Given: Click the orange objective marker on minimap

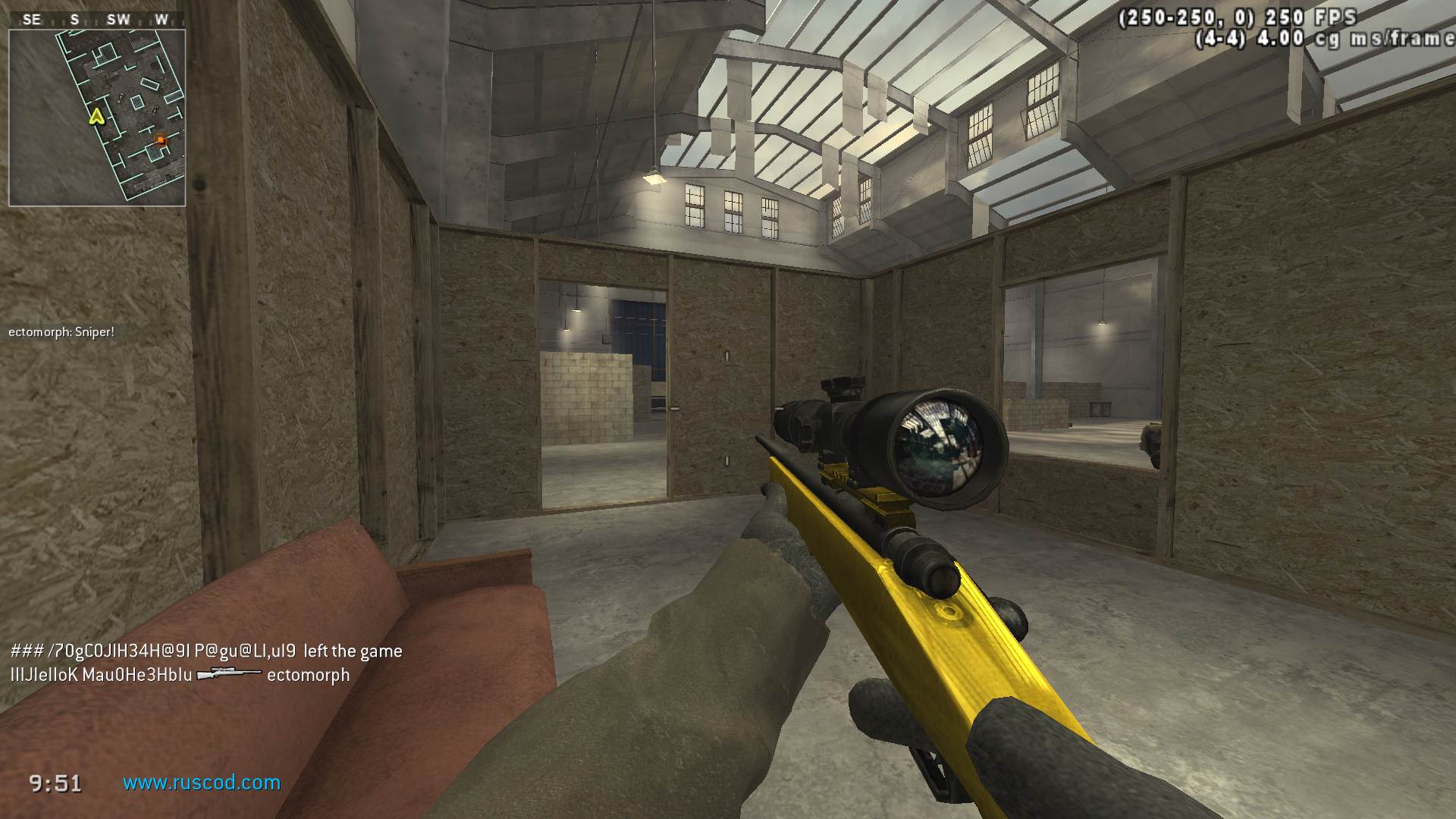Looking at the screenshot, I should (x=160, y=140).
